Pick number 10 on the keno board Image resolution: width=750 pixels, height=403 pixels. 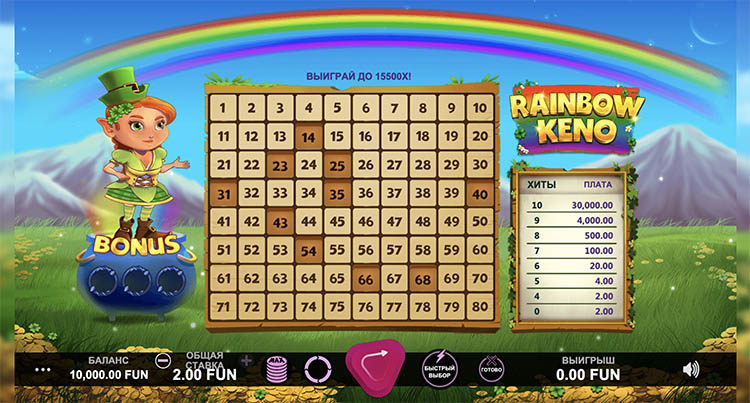[x=480, y=109]
